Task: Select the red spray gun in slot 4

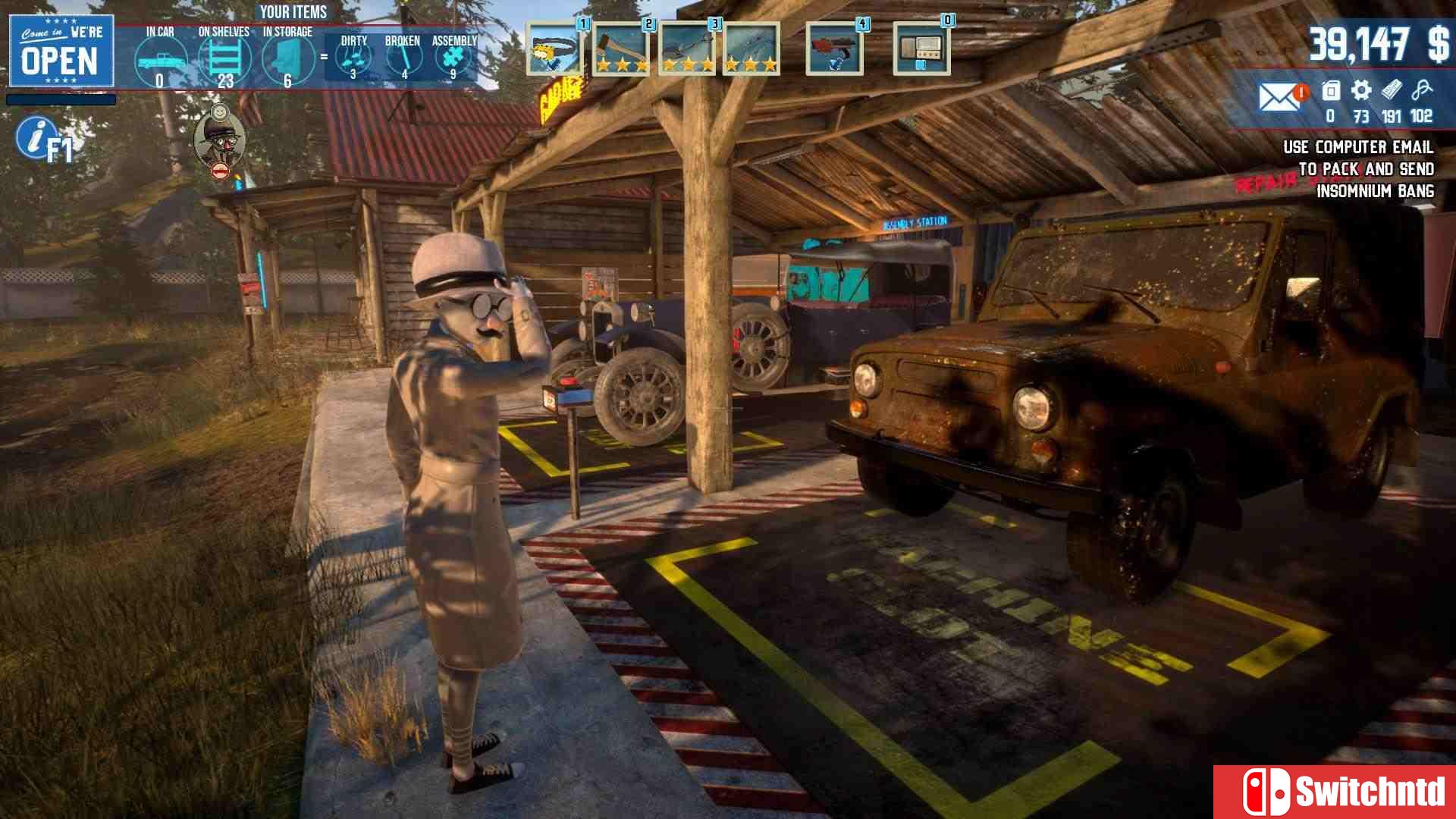Action: click(x=834, y=49)
